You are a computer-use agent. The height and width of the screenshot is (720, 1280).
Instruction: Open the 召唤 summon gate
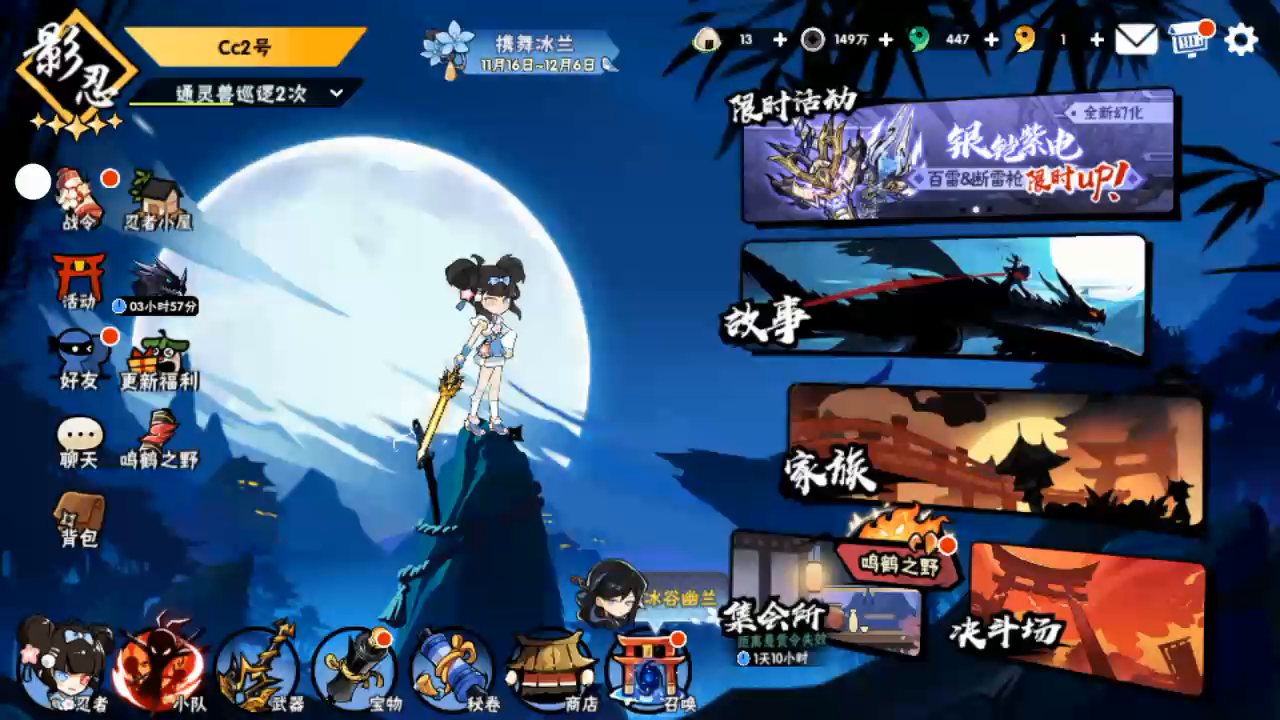tap(650, 667)
